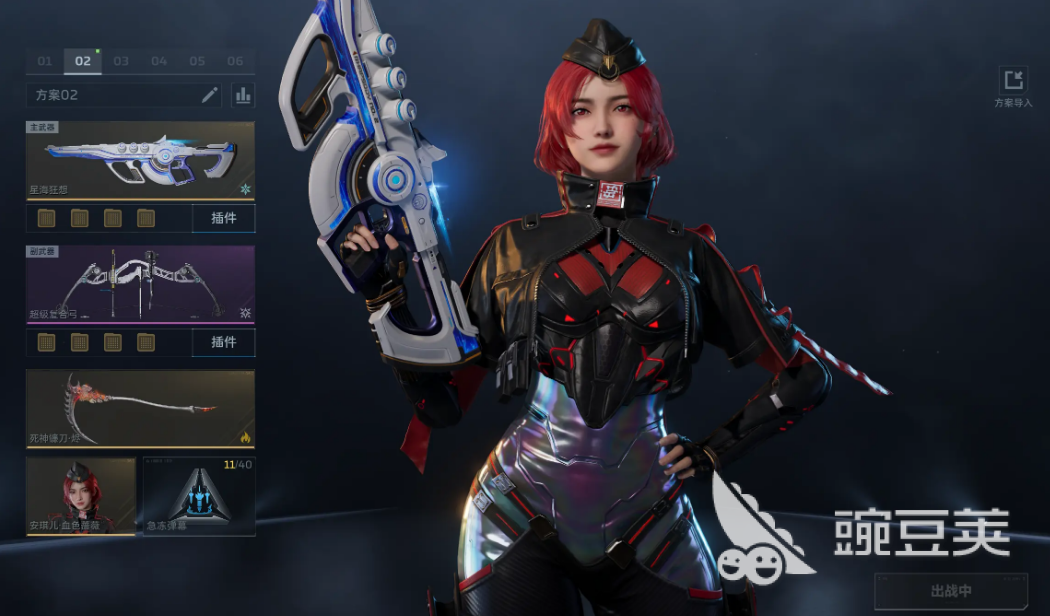Open the bar chart stats button

(243, 95)
